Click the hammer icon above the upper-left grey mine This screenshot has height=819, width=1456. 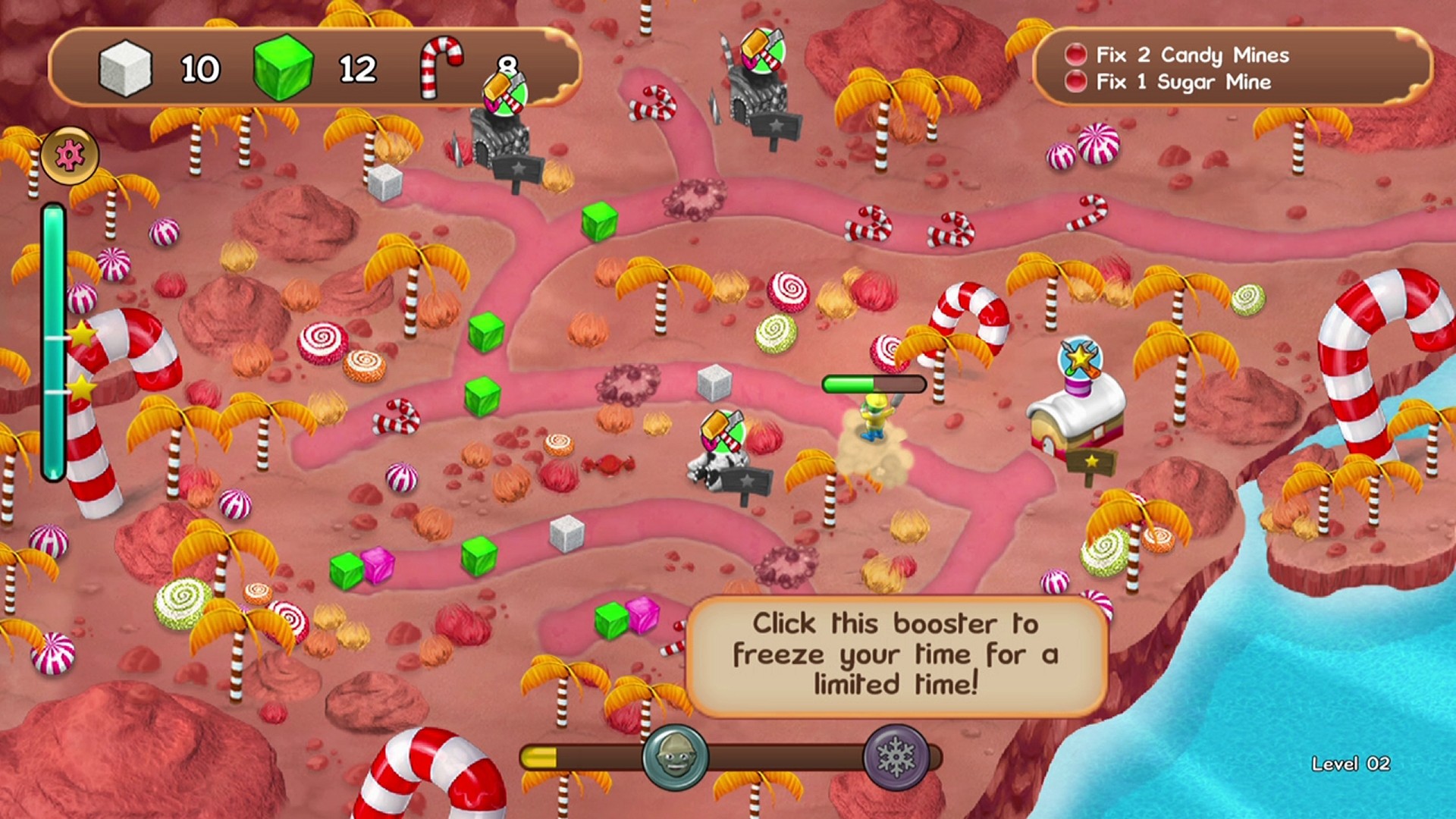point(504,93)
